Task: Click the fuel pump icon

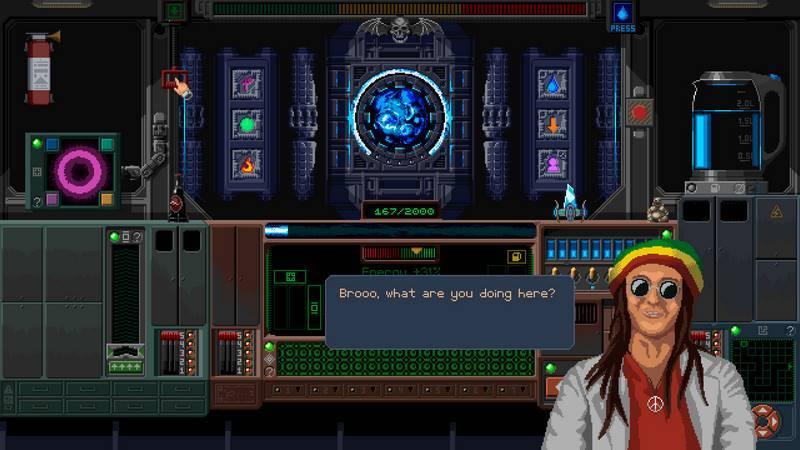Action: point(518,257)
